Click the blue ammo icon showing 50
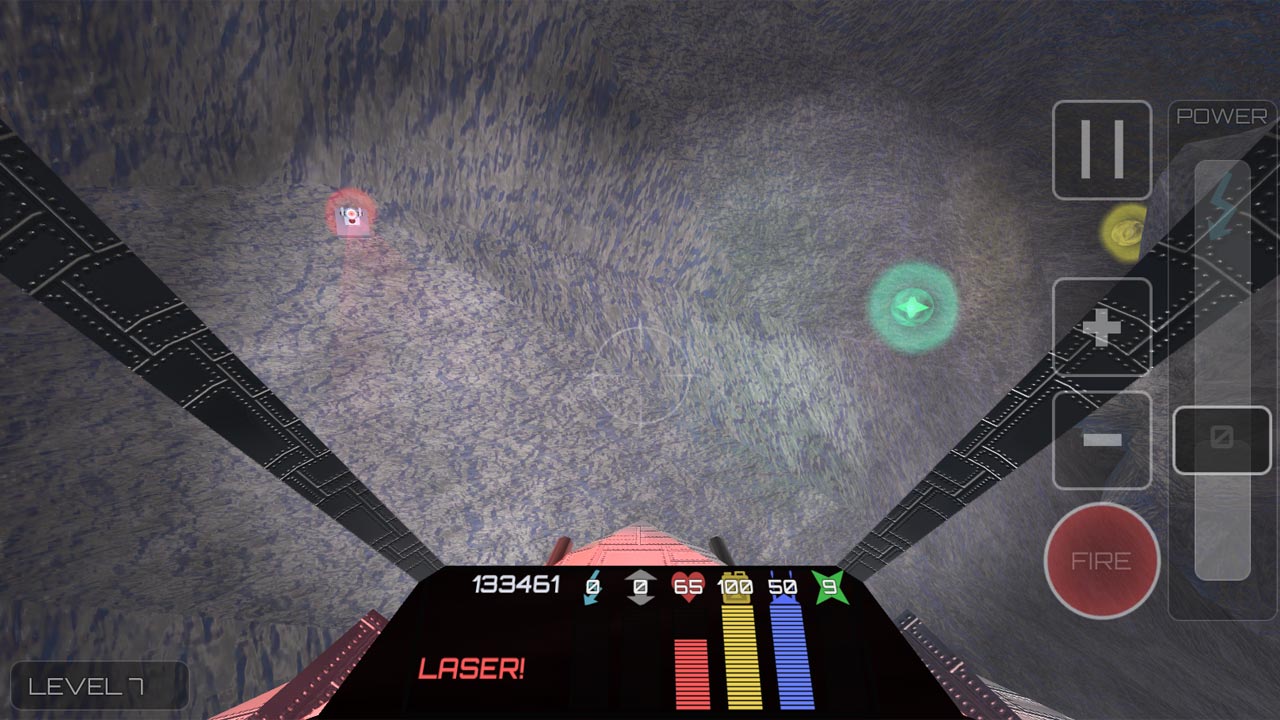 [785, 588]
